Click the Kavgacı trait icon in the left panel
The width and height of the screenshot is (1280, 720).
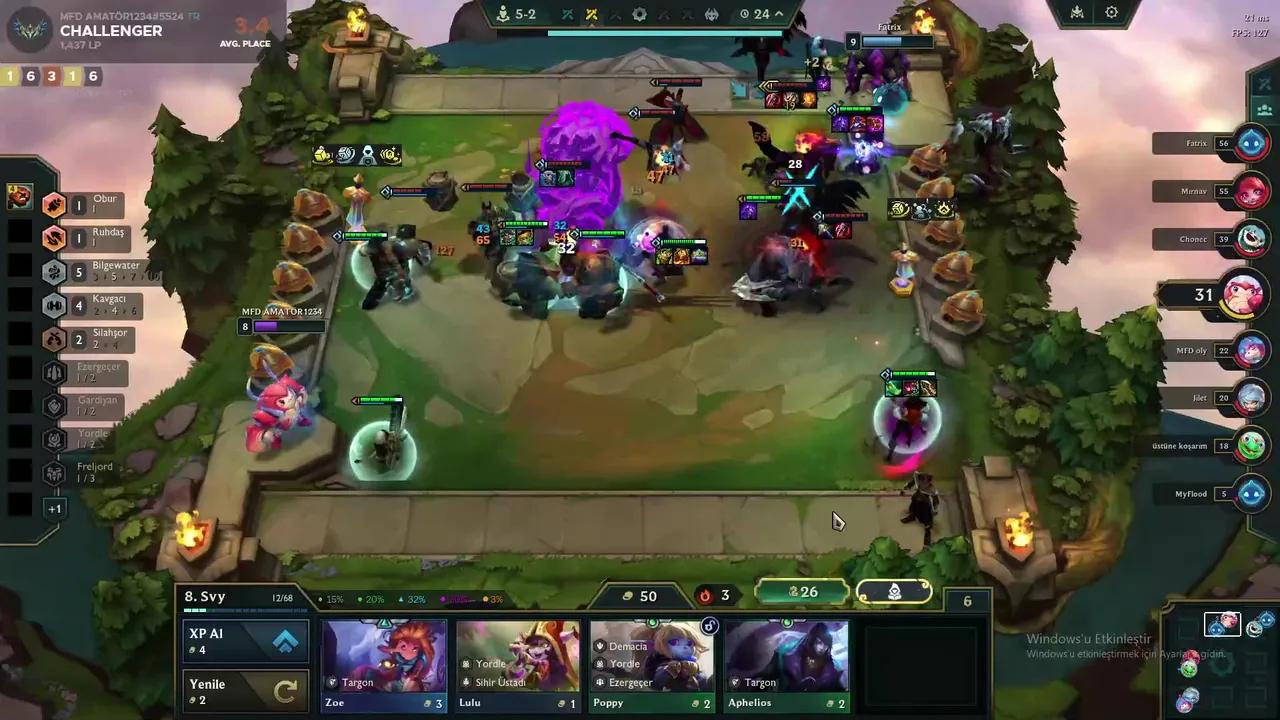[x=53, y=305]
